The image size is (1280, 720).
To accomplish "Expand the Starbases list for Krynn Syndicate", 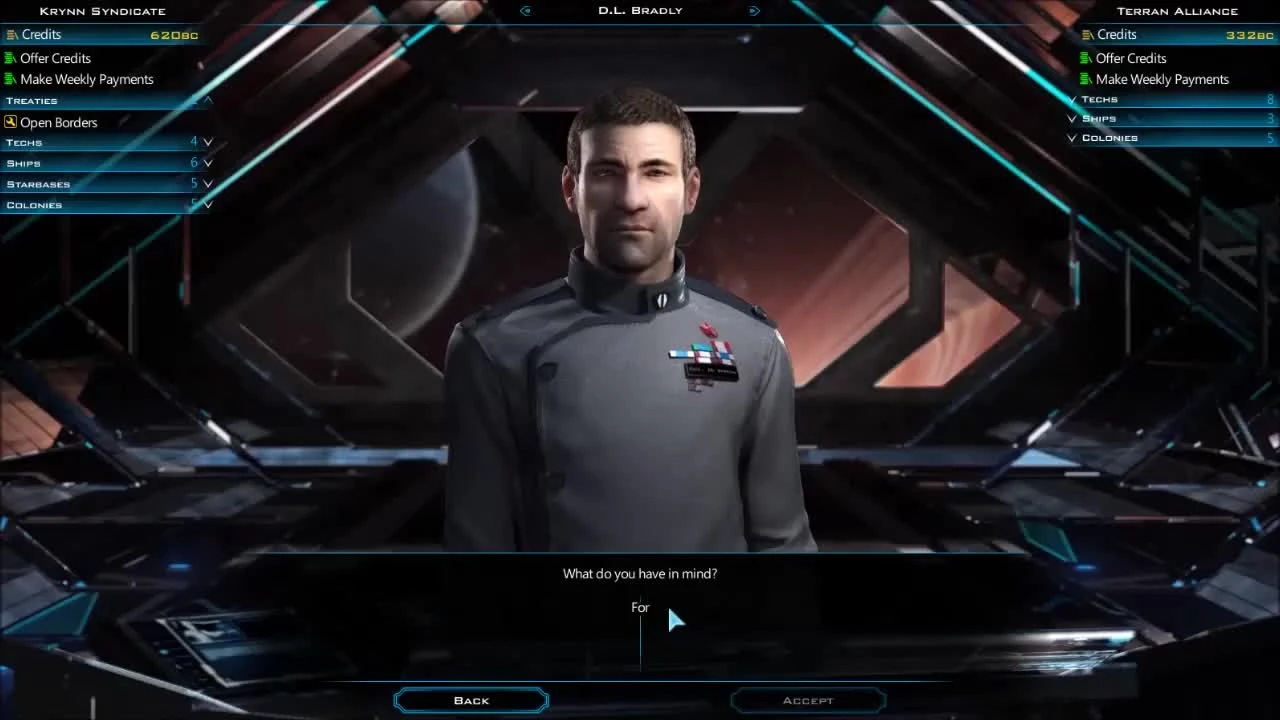I will click(x=208, y=183).
